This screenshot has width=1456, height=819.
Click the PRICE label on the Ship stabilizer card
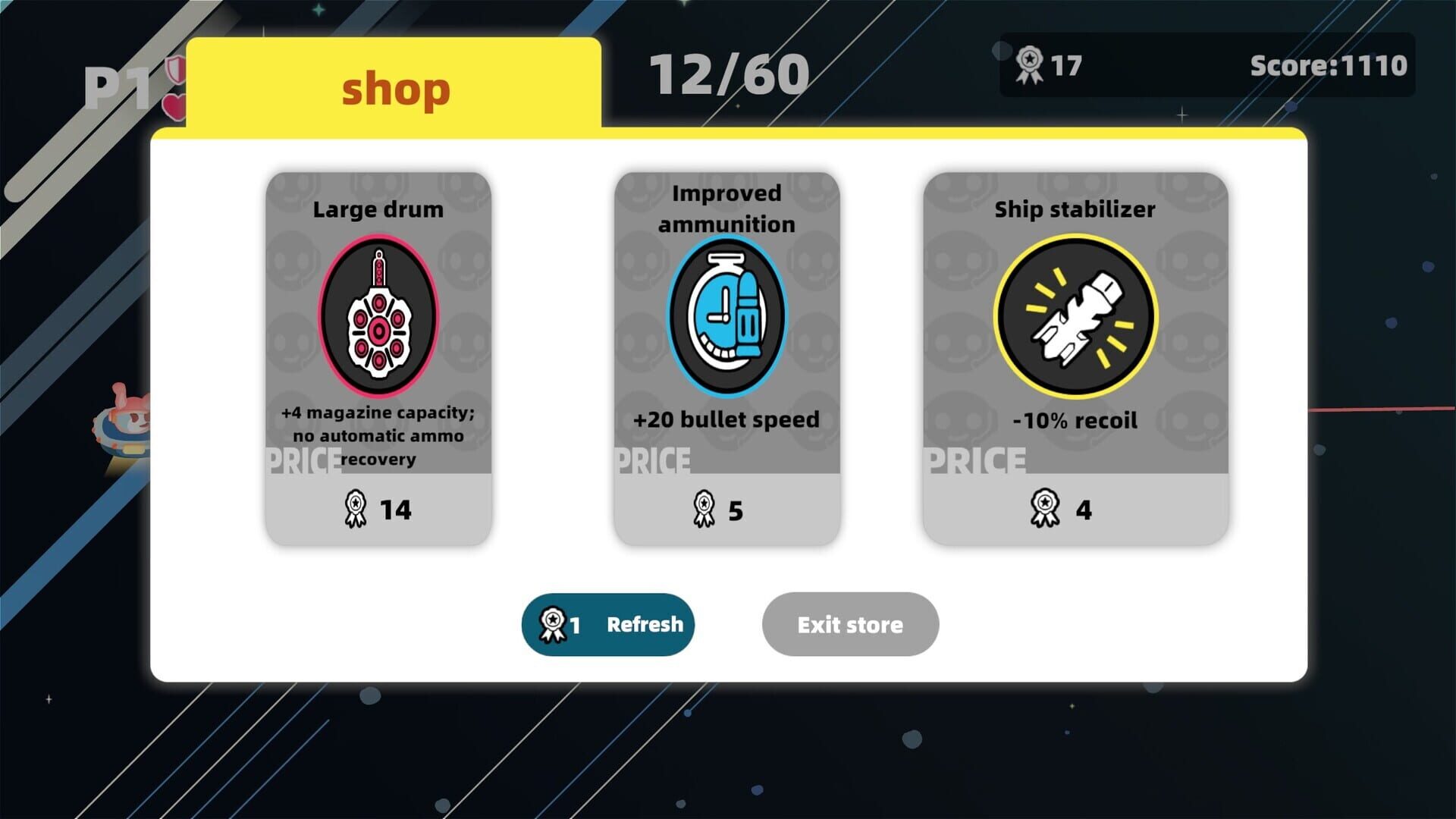click(974, 459)
